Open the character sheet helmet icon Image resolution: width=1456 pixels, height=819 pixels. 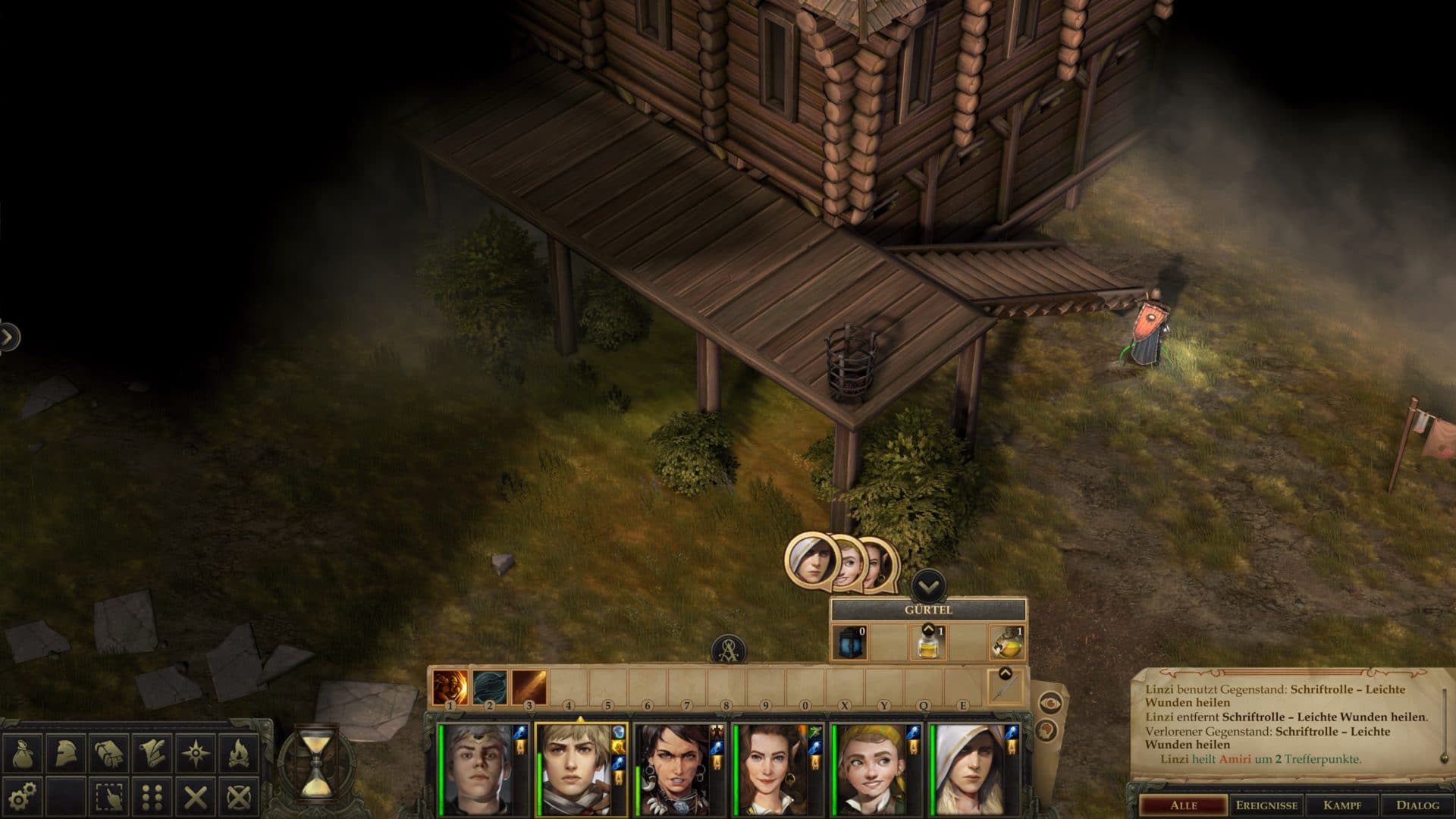click(66, 753)
